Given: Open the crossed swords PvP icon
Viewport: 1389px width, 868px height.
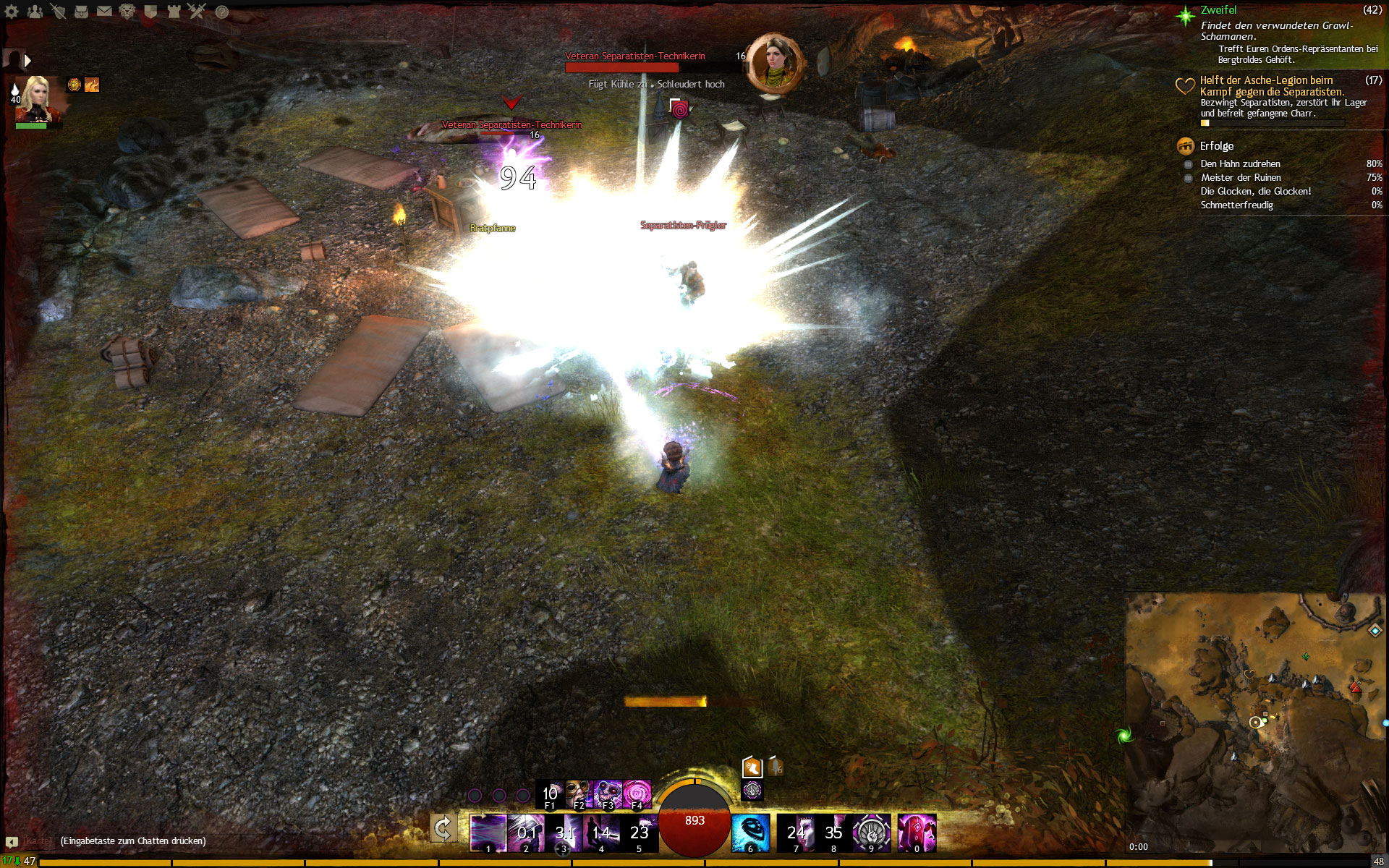Looking at the screenshot, I should [x=197, y=11].
